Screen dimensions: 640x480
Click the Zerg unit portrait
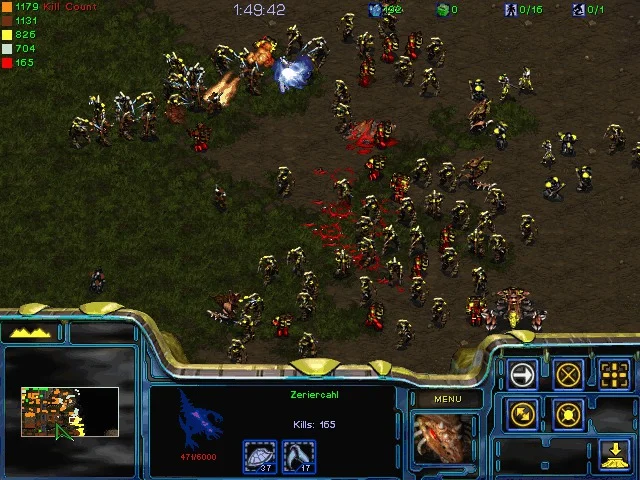446,439
